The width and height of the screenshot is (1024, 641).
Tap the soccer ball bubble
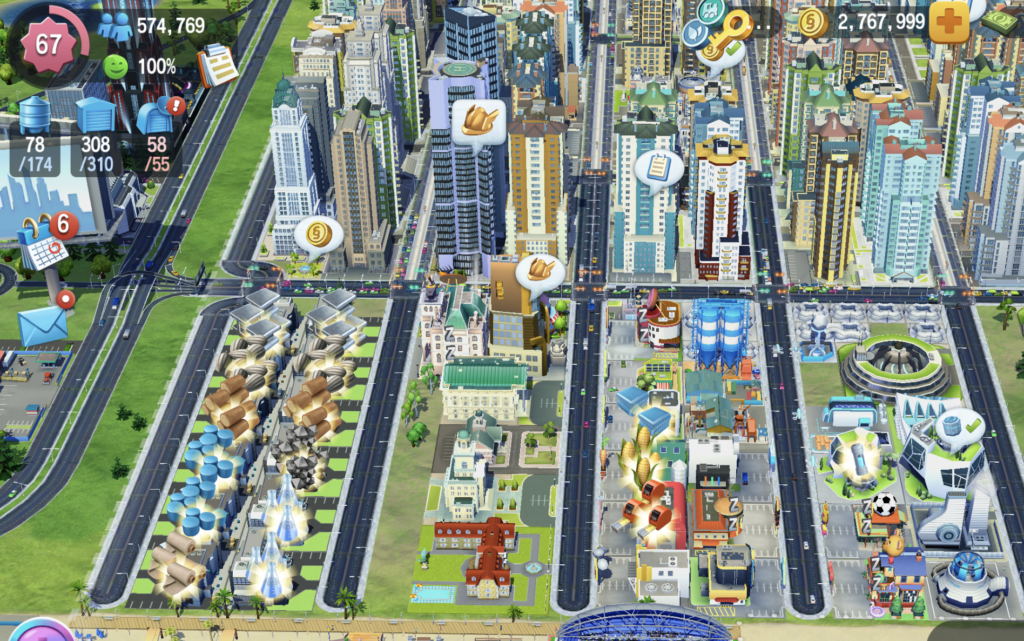(x=884, y=506)
